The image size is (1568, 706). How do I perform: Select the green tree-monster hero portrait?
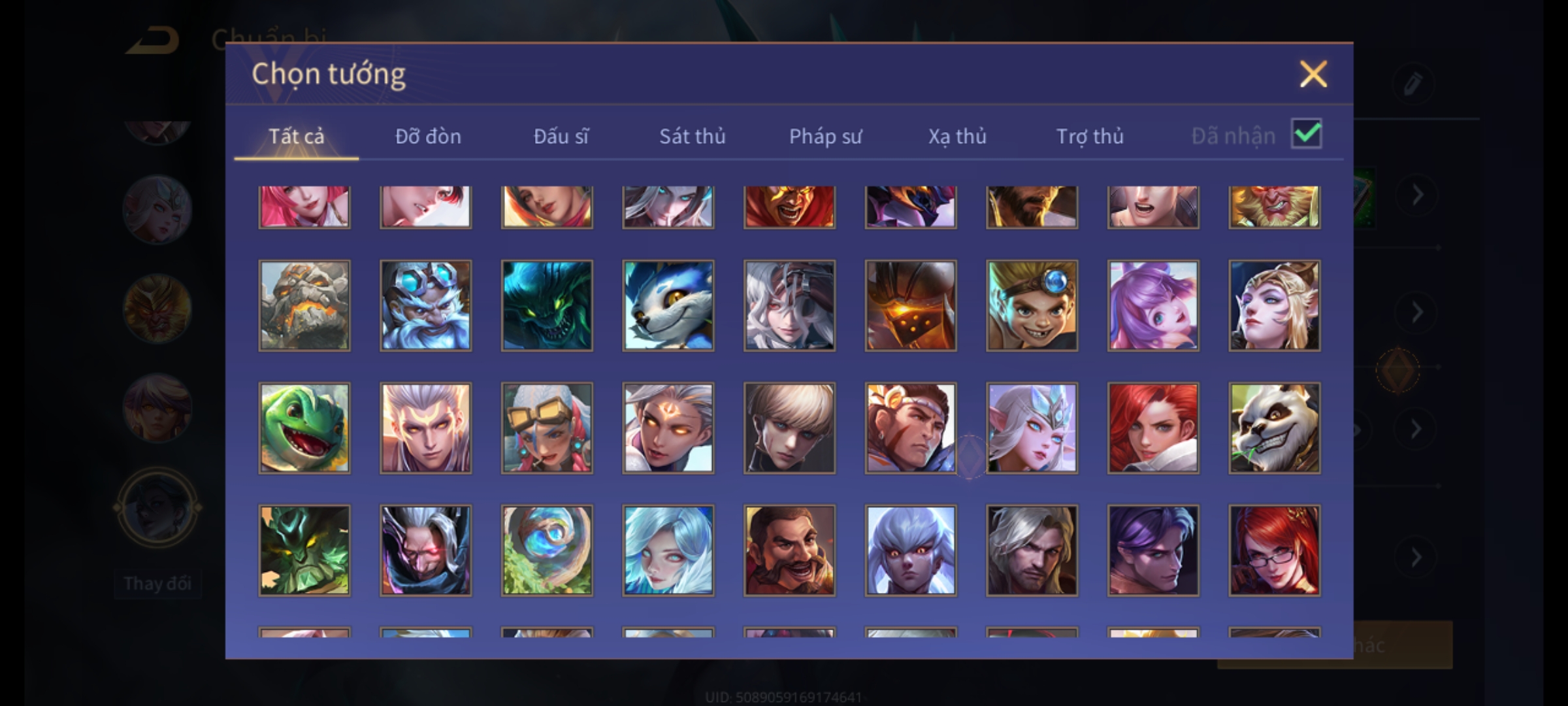pos(304,550)
